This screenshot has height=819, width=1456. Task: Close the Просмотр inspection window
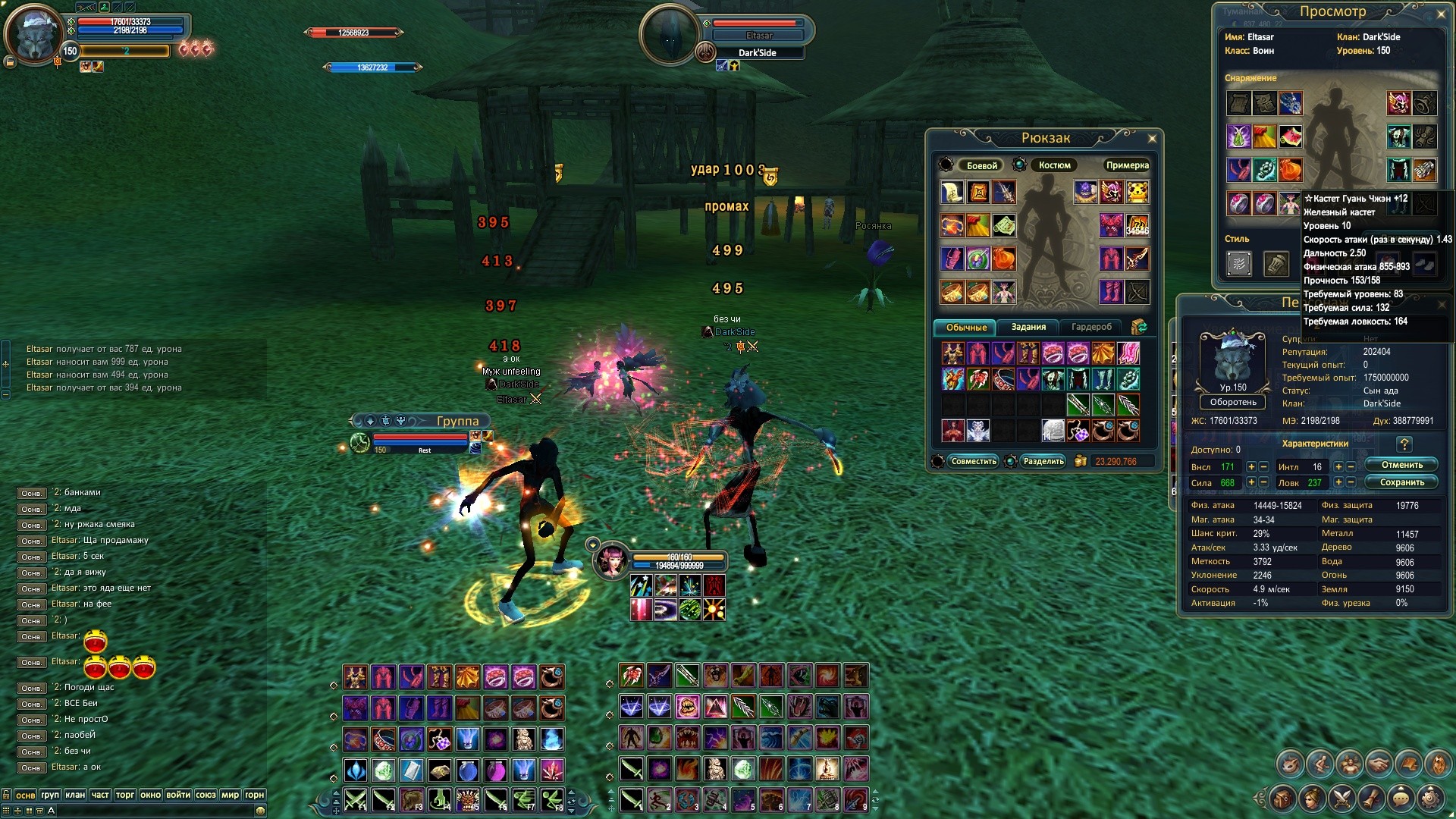[1441, 14]
